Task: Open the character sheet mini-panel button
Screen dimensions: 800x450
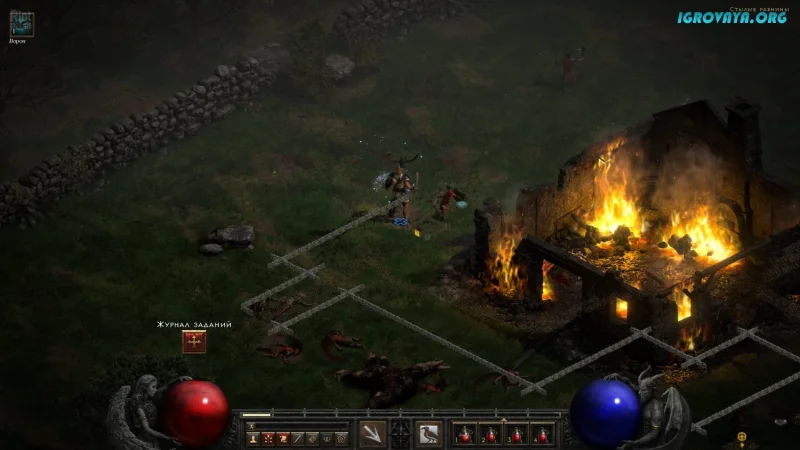Action: pos(252,438)
